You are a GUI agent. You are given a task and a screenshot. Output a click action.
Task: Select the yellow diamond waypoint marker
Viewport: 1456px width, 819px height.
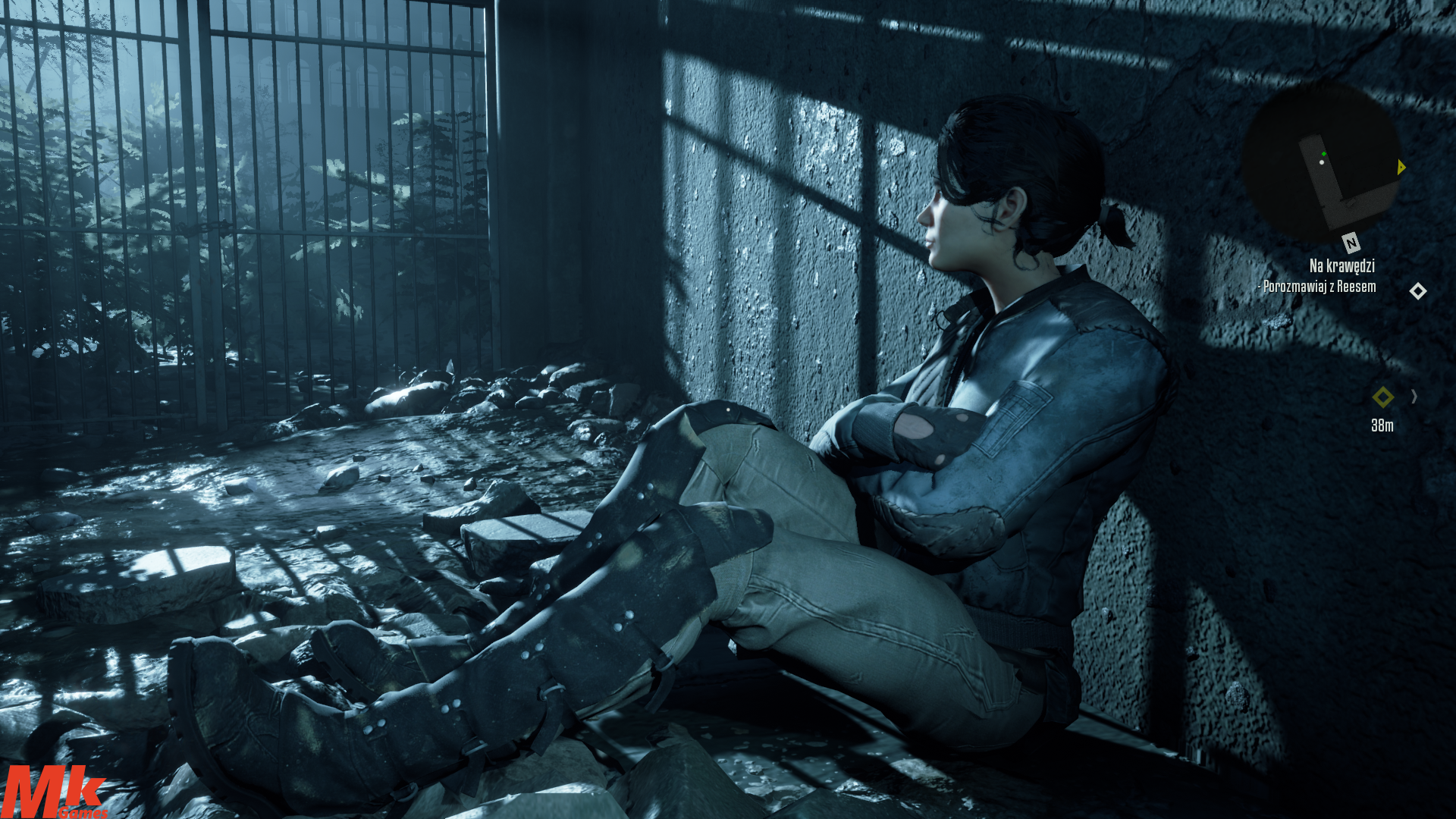coord(1382,397)
